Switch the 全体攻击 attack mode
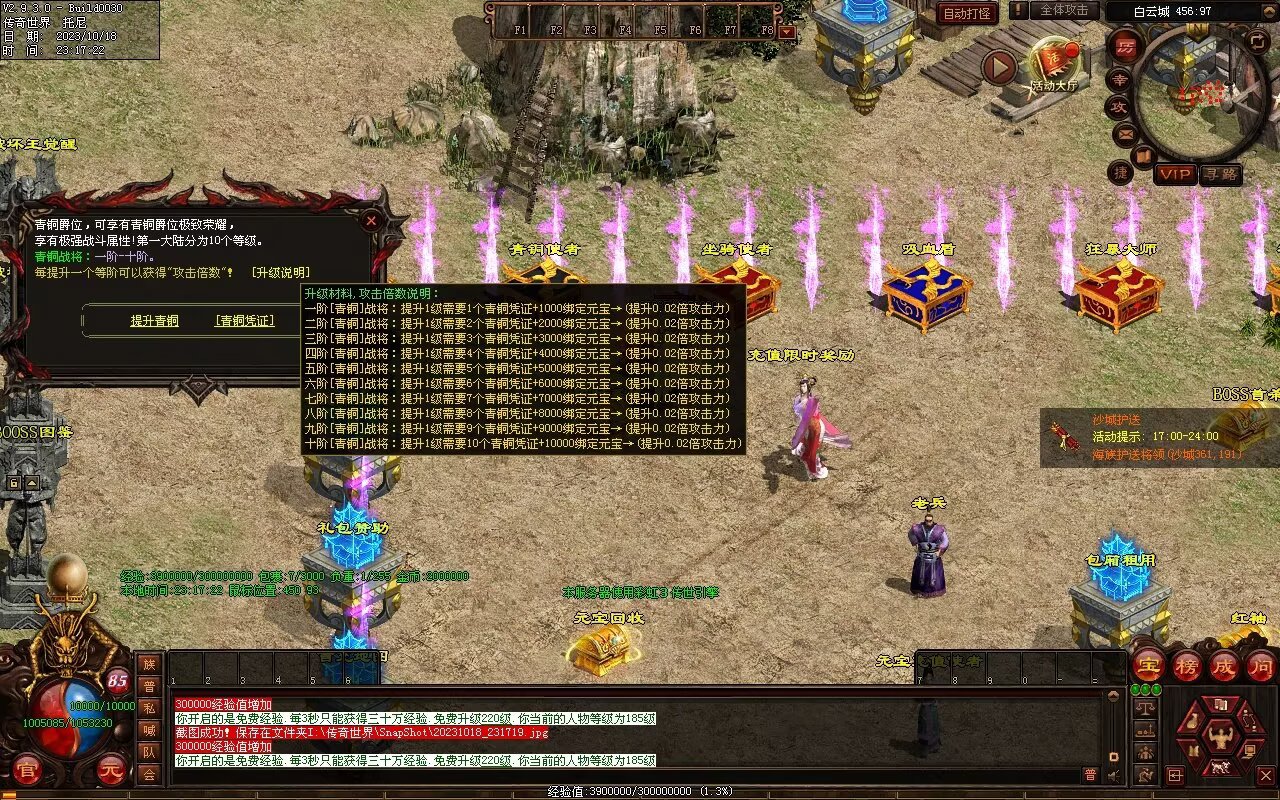1280x800 pixels. tap(1064, 10)
